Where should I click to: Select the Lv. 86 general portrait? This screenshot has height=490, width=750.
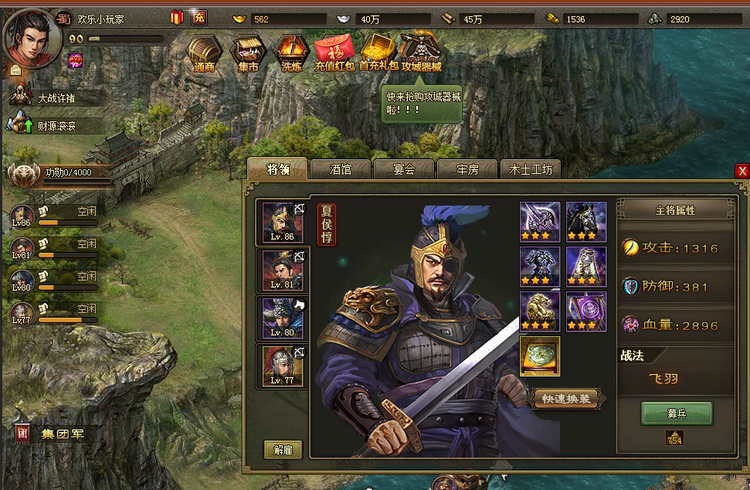pyautogui.click(x=283, y=222)
